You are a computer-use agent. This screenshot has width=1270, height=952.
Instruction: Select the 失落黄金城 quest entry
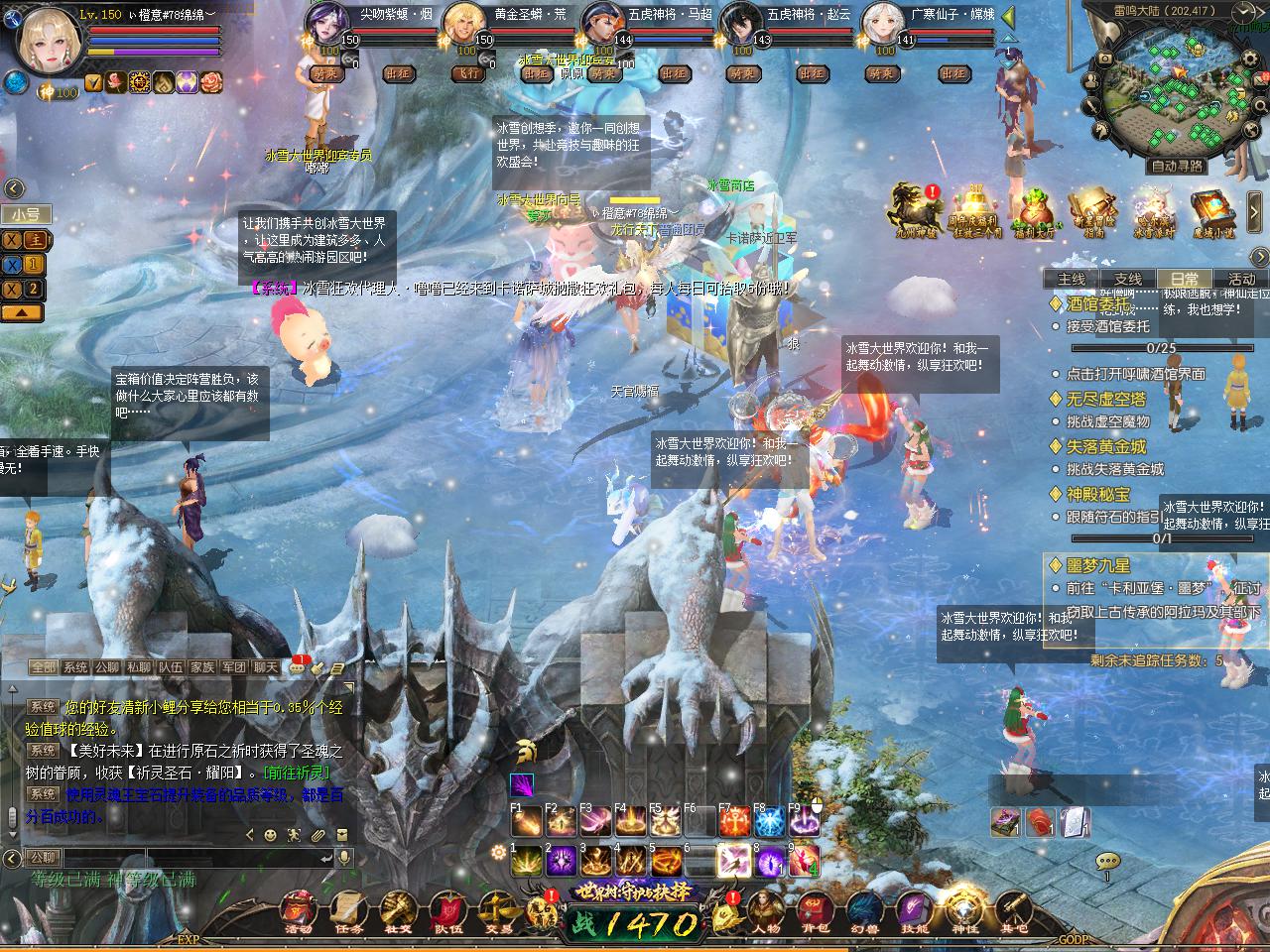pos(1105,446)
